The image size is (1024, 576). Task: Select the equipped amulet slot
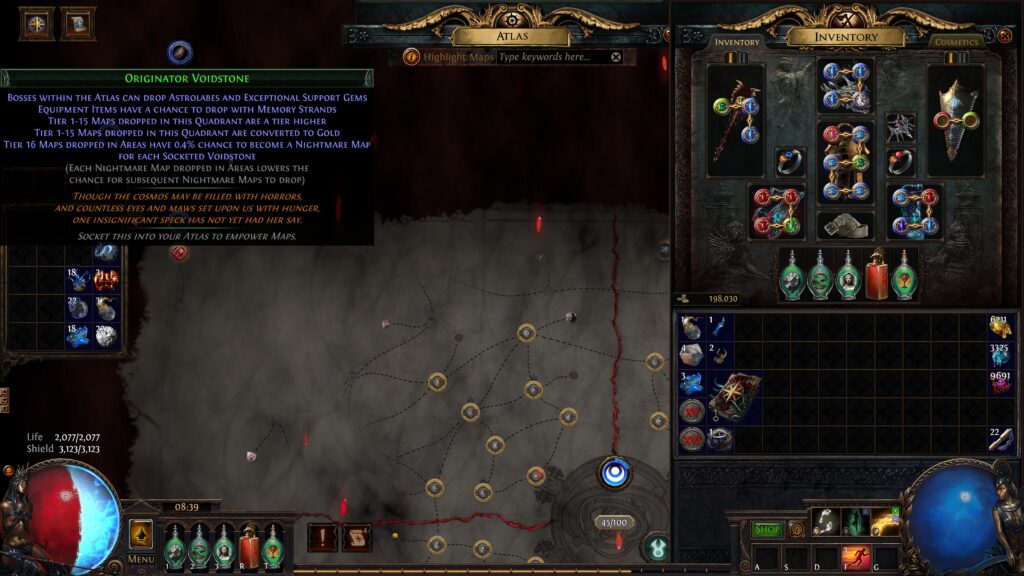click(900, 127)
